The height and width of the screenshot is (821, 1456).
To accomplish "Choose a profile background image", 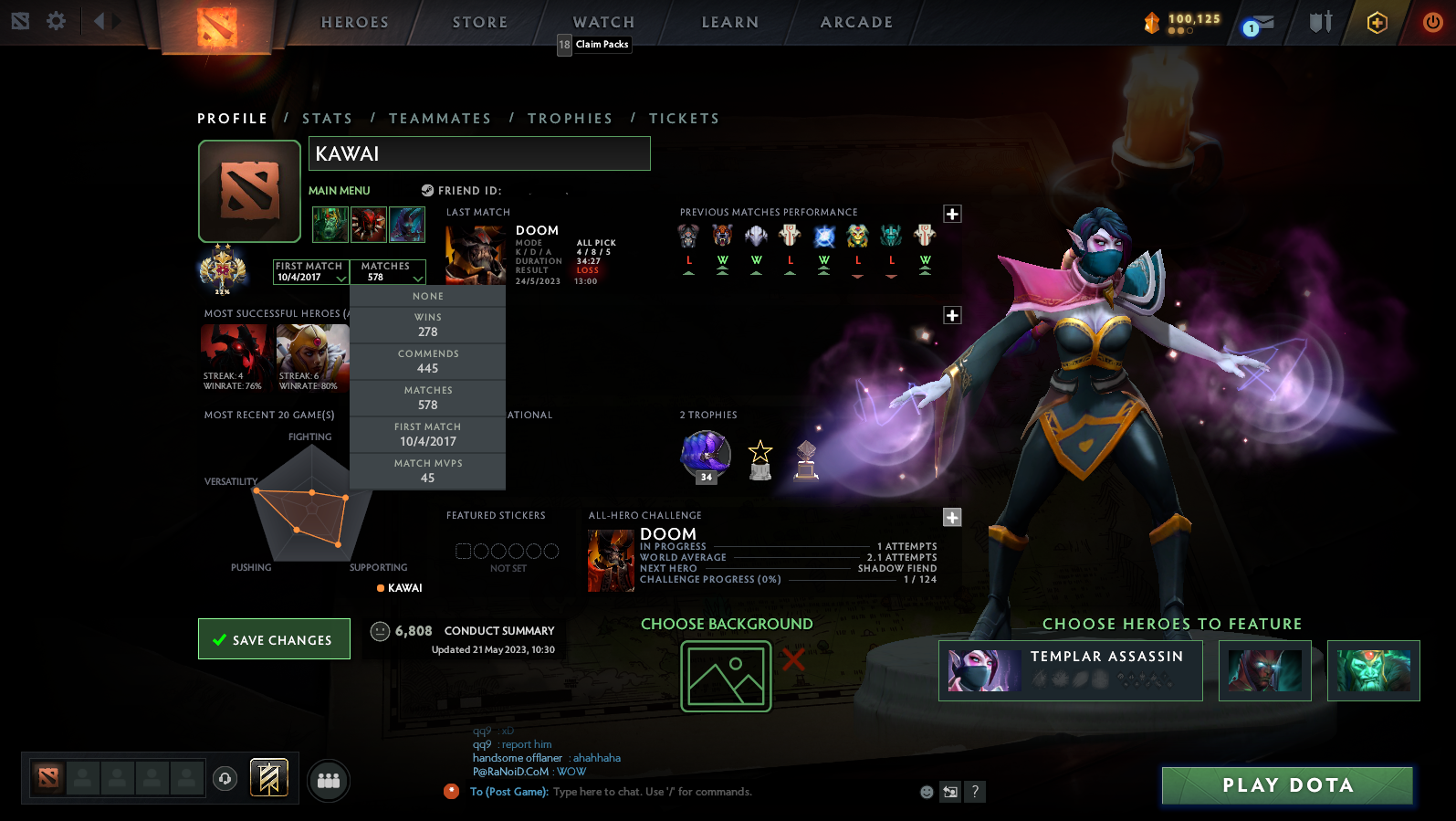I will pyautogui.click(x=726, y=676).
